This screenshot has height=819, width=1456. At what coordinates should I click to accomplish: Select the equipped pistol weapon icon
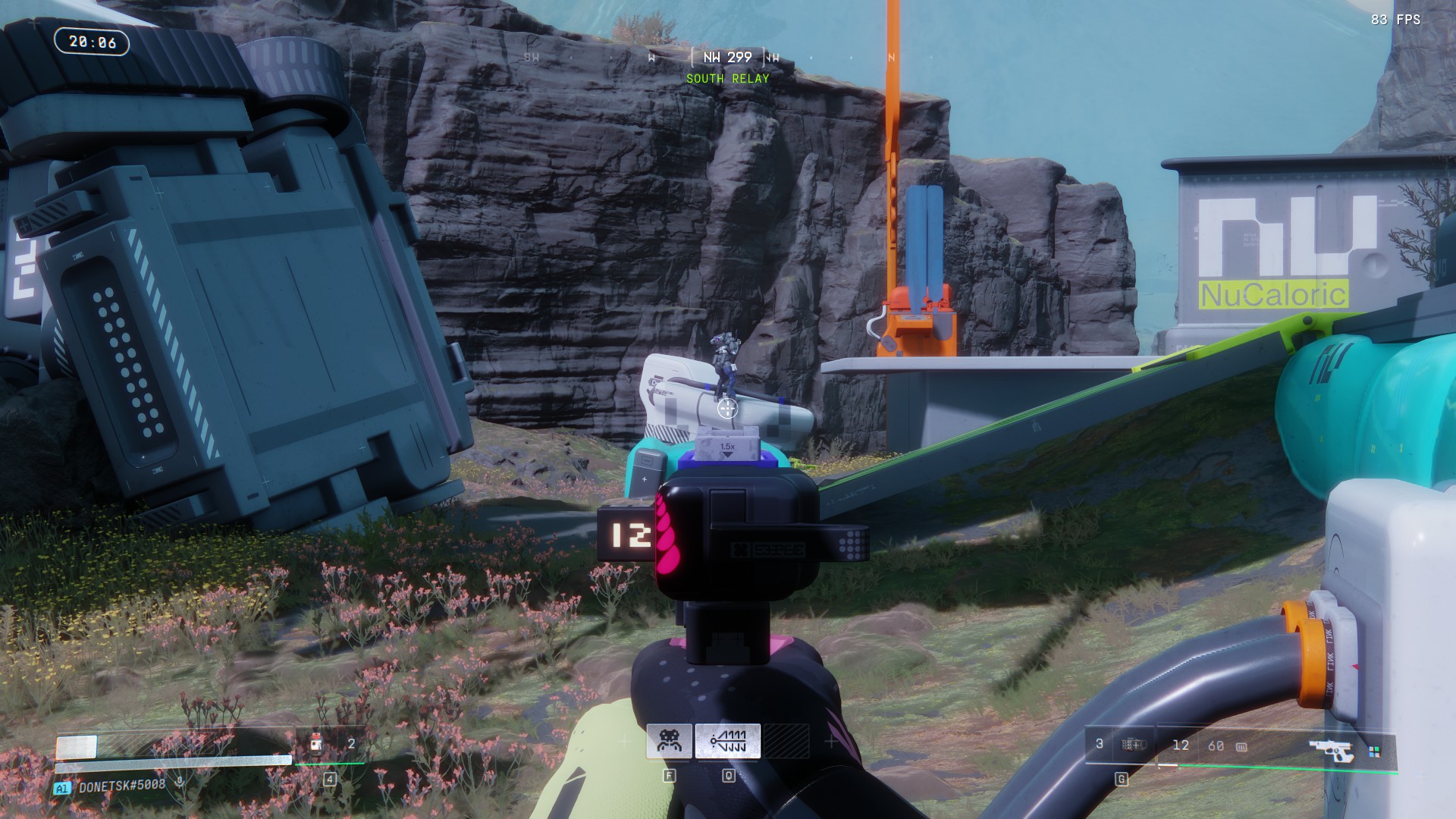point(1331,749)
